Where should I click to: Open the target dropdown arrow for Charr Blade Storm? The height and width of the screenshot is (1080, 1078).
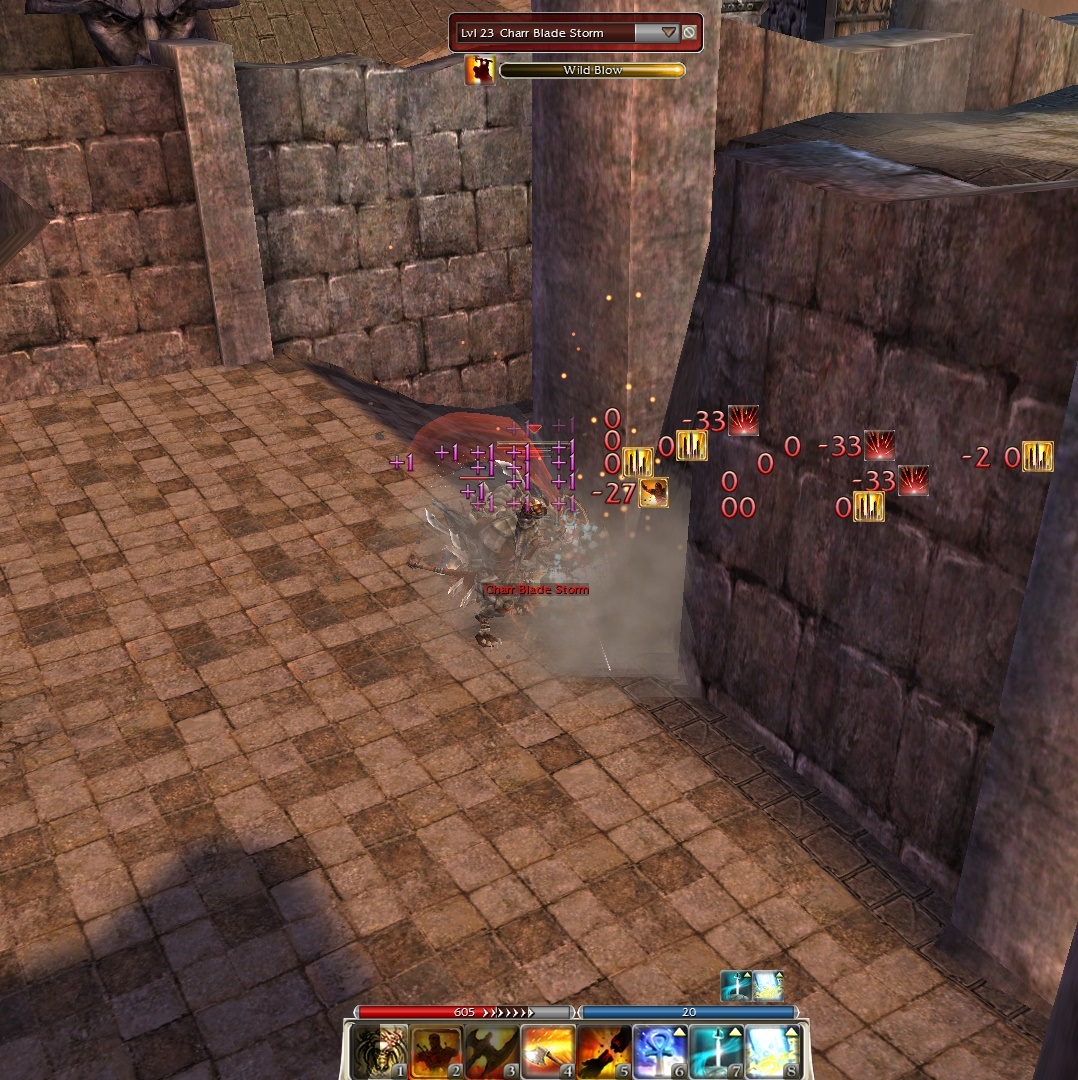click(669, 32)
